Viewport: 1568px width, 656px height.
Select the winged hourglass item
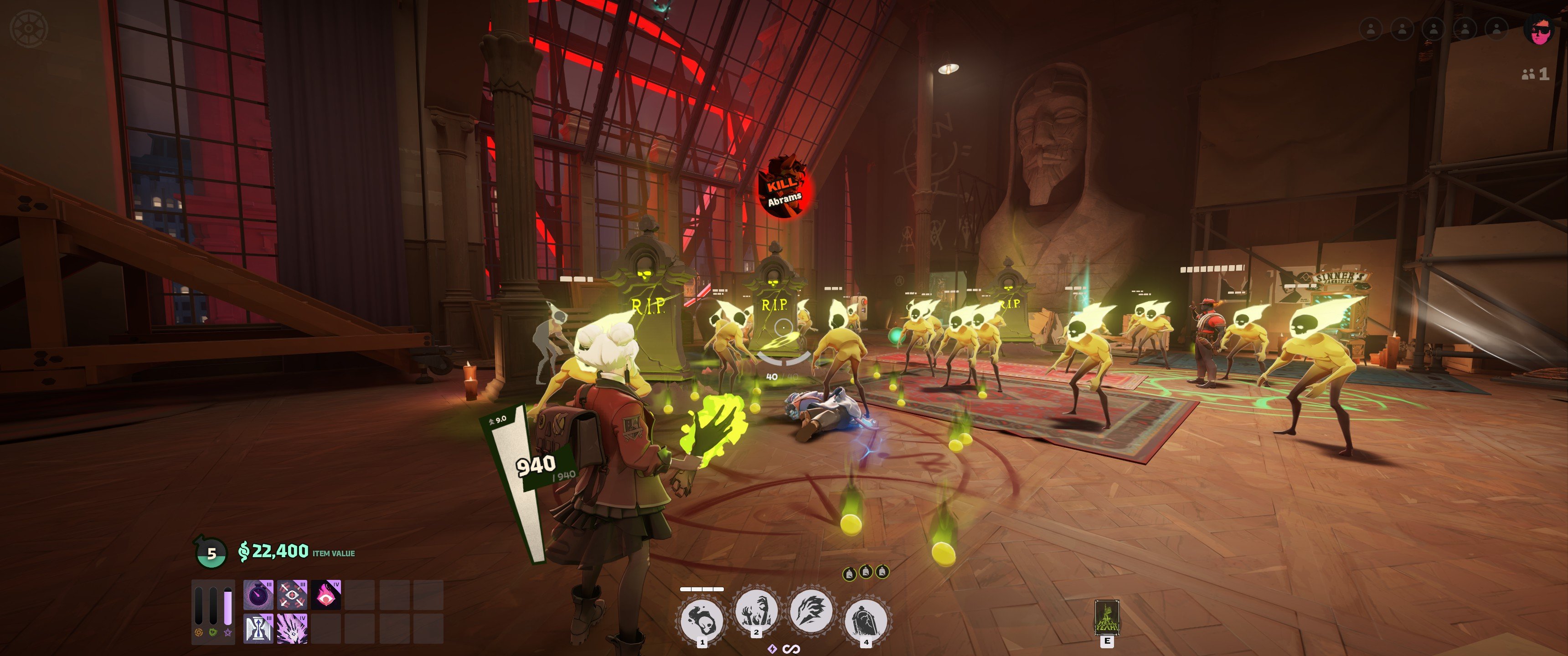pyautogui.click(x=258, y=628)
